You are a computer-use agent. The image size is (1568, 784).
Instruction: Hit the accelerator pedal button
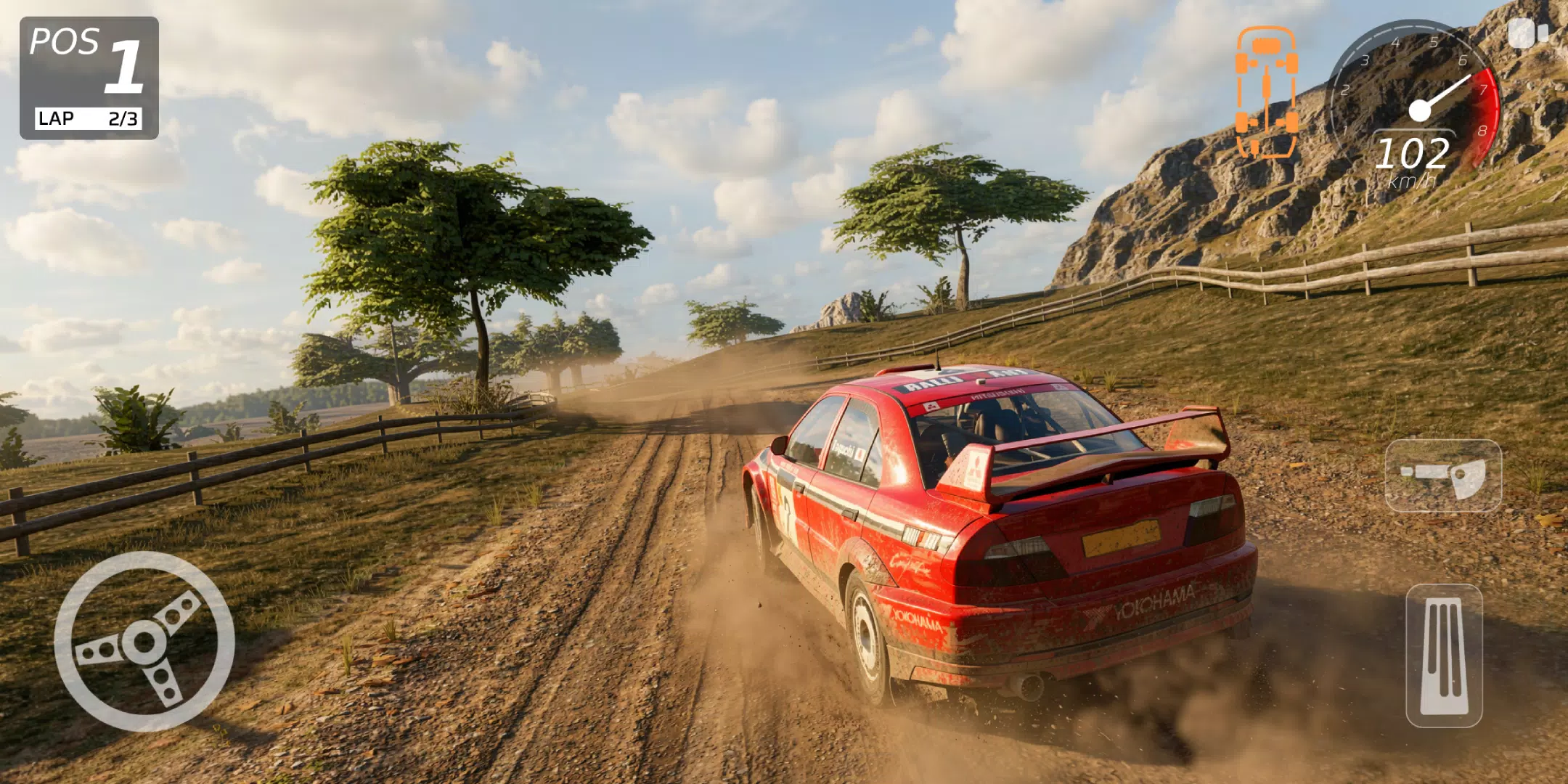click(x=1444, y=656)
